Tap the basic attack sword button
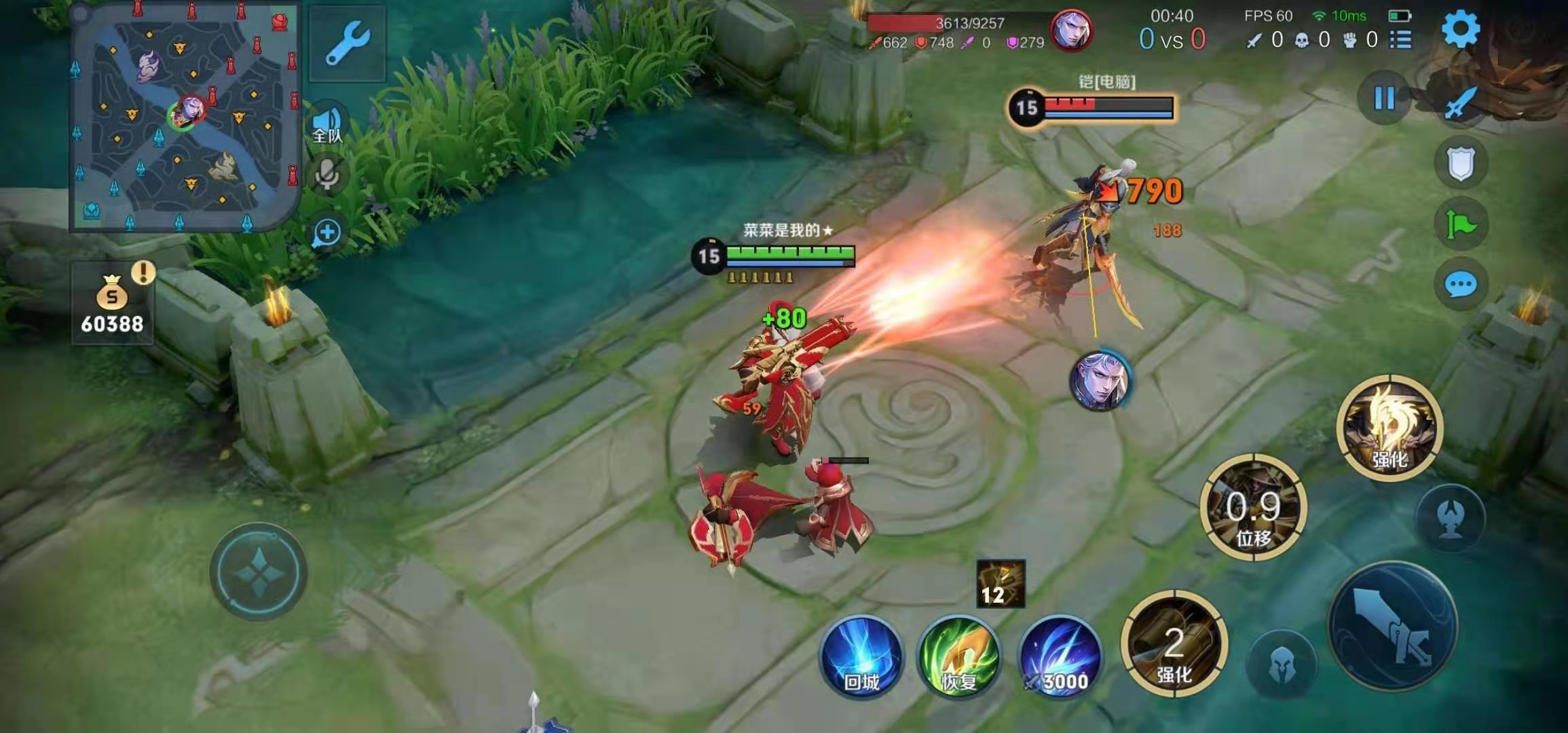 coord(1393,626)
